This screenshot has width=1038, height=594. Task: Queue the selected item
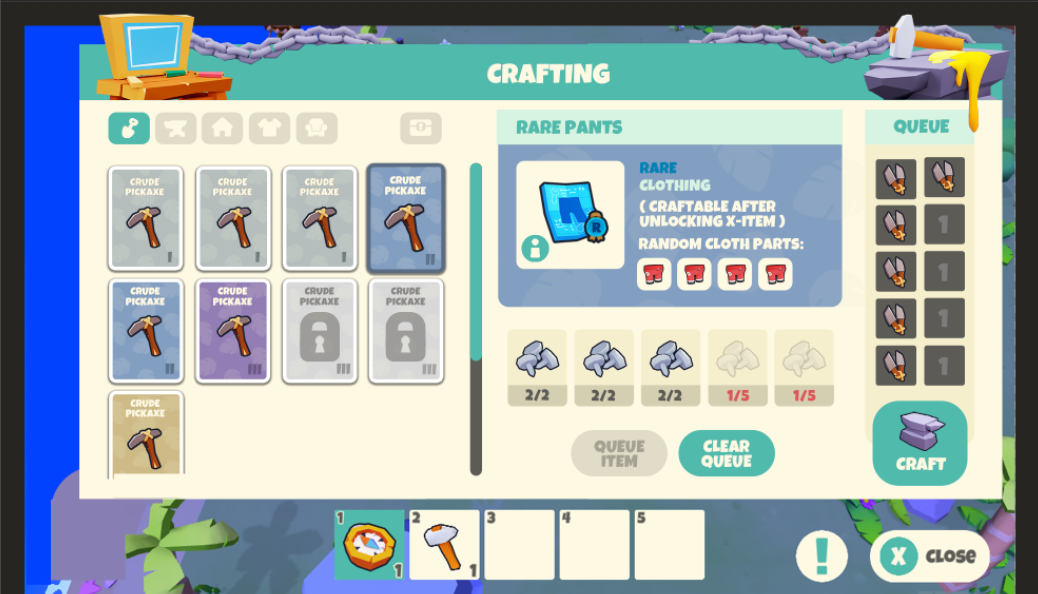click(x=619, y=453)
